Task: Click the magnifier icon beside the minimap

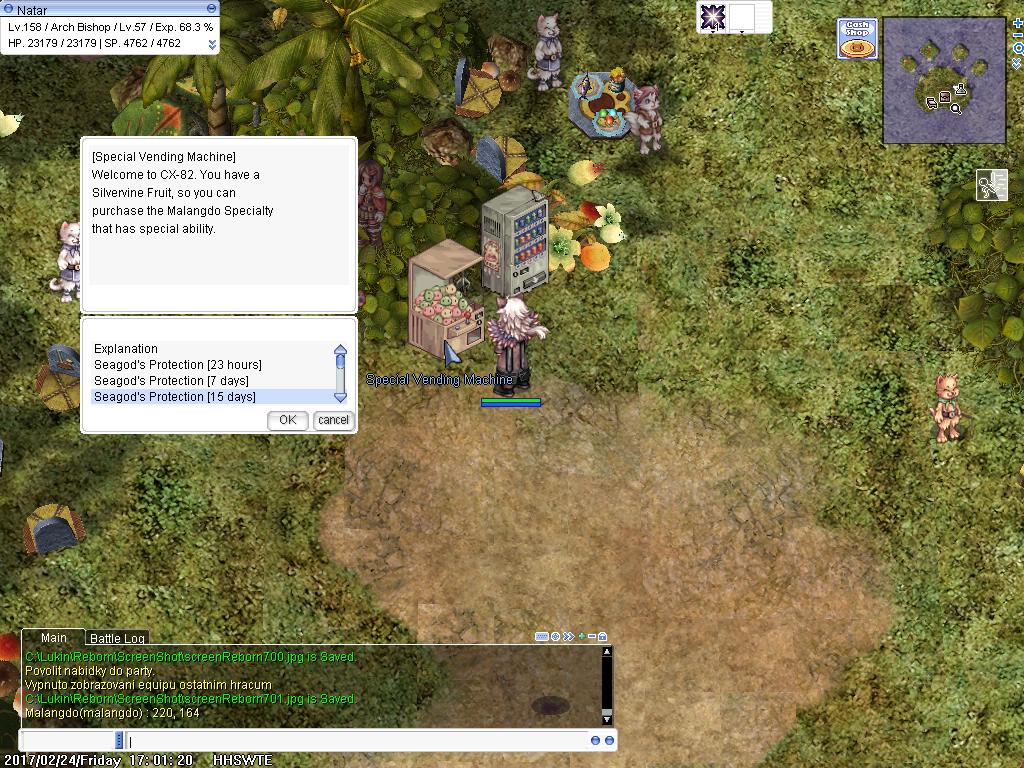Action: click(x=1017, y=48)
